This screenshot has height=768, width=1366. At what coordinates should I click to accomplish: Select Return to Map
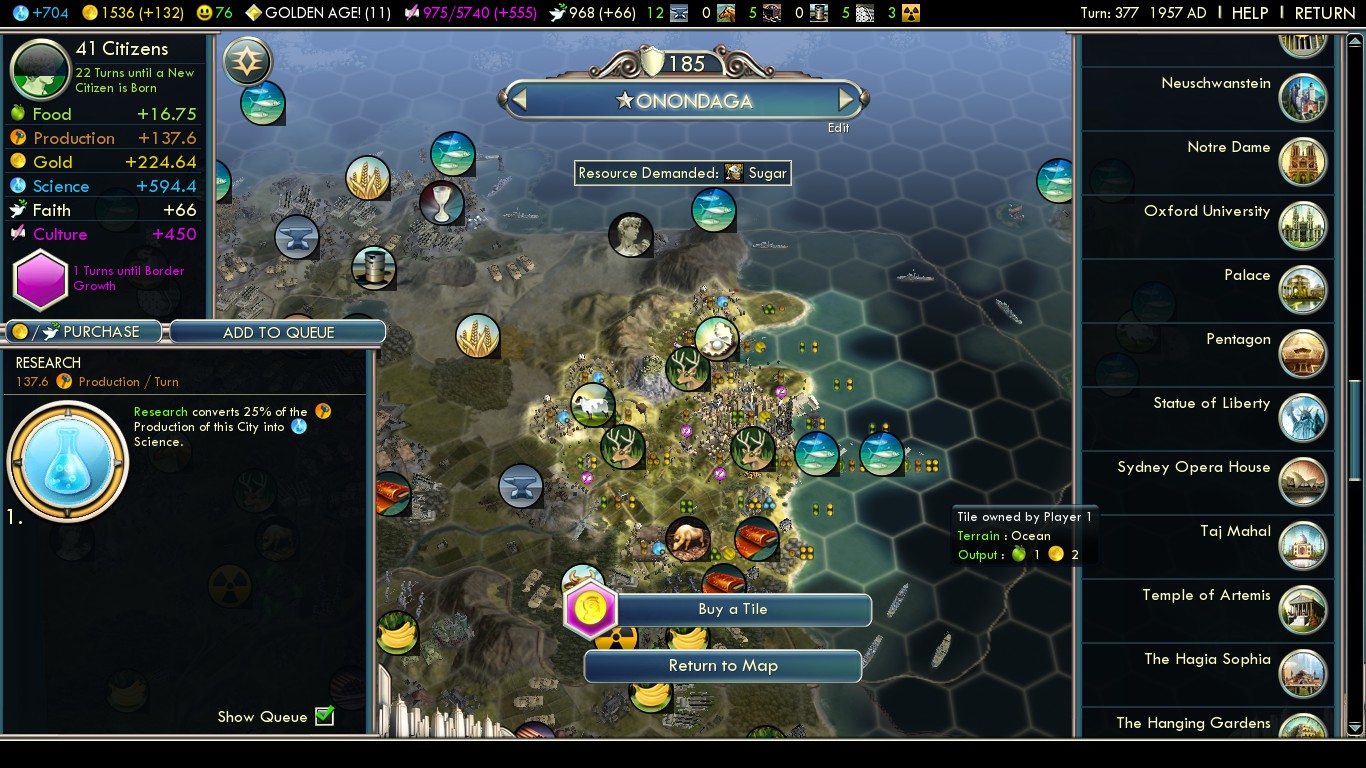coord(722,666)
